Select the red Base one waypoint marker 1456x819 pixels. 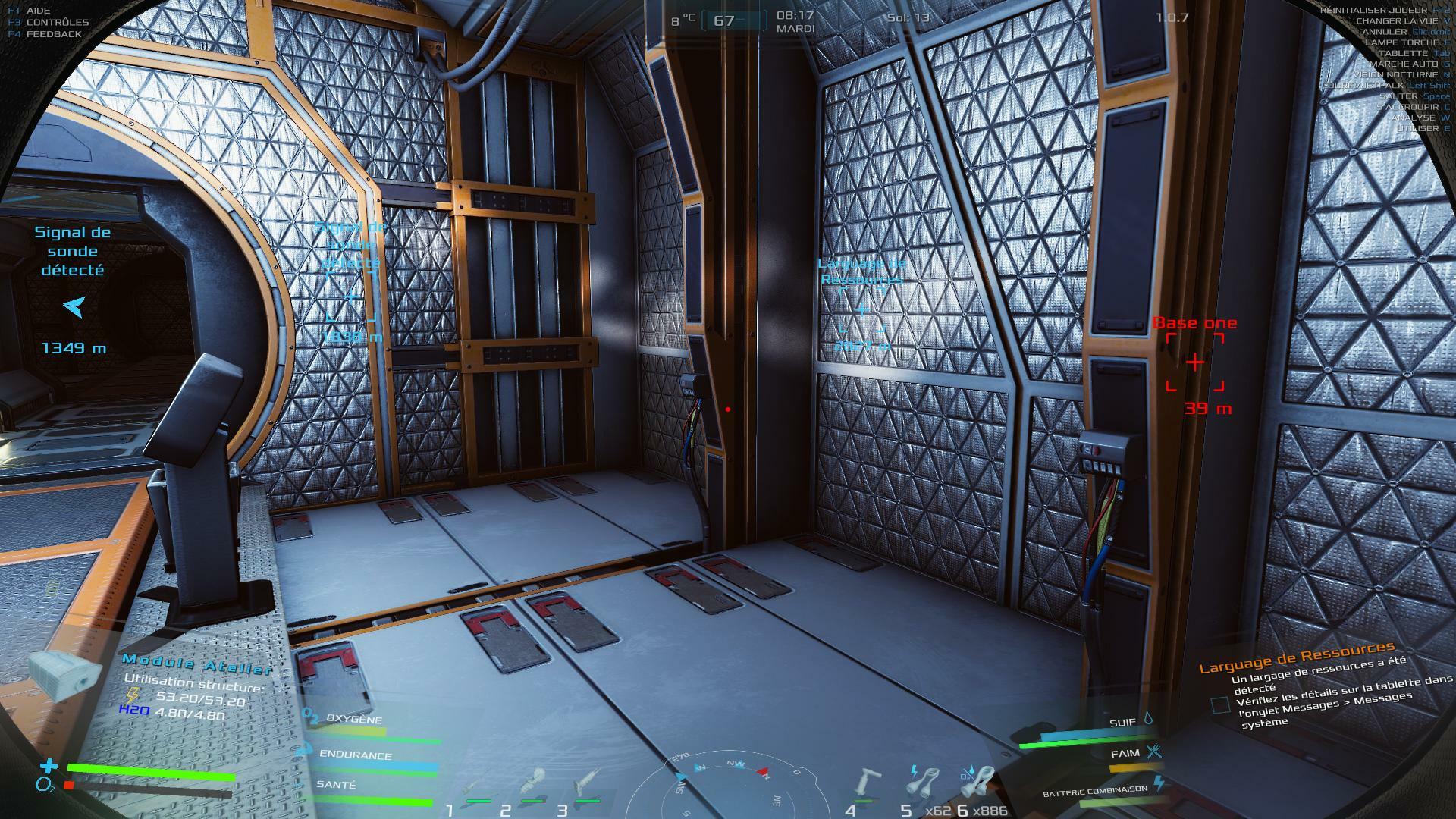coord(1194,362)
